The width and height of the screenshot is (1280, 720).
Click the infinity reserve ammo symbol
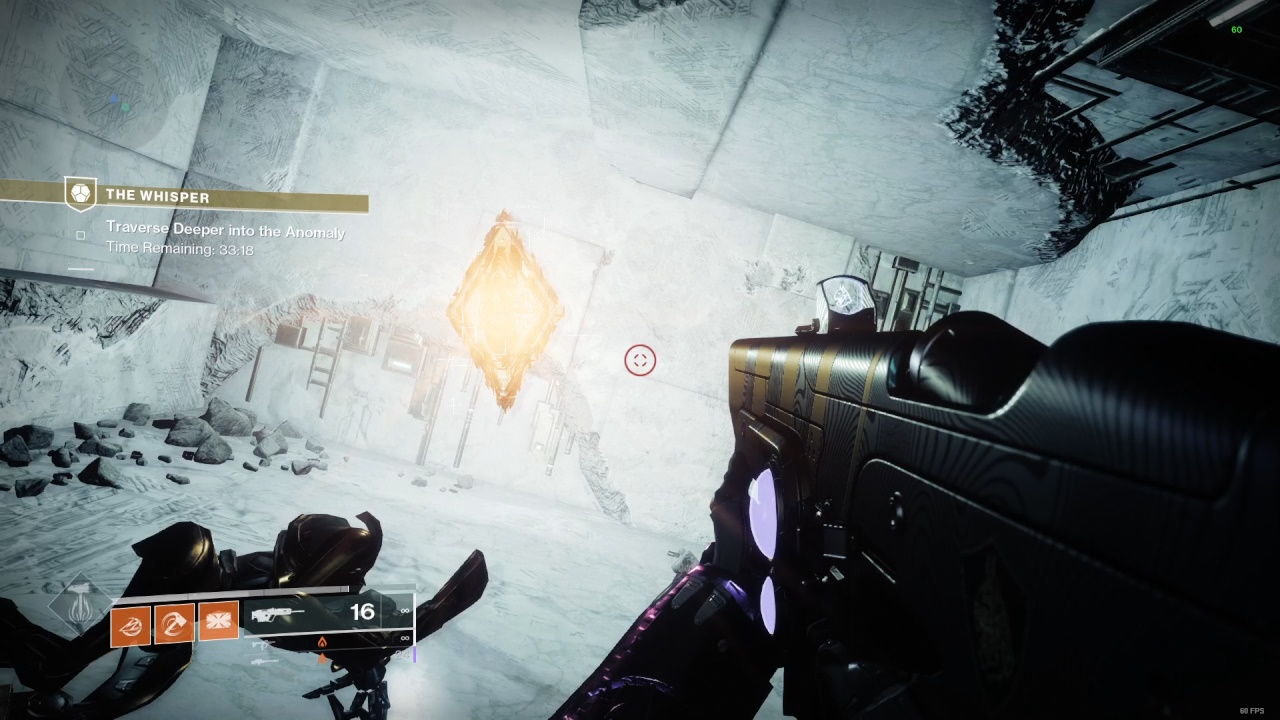pyautogui.click(x=404, y=611)
